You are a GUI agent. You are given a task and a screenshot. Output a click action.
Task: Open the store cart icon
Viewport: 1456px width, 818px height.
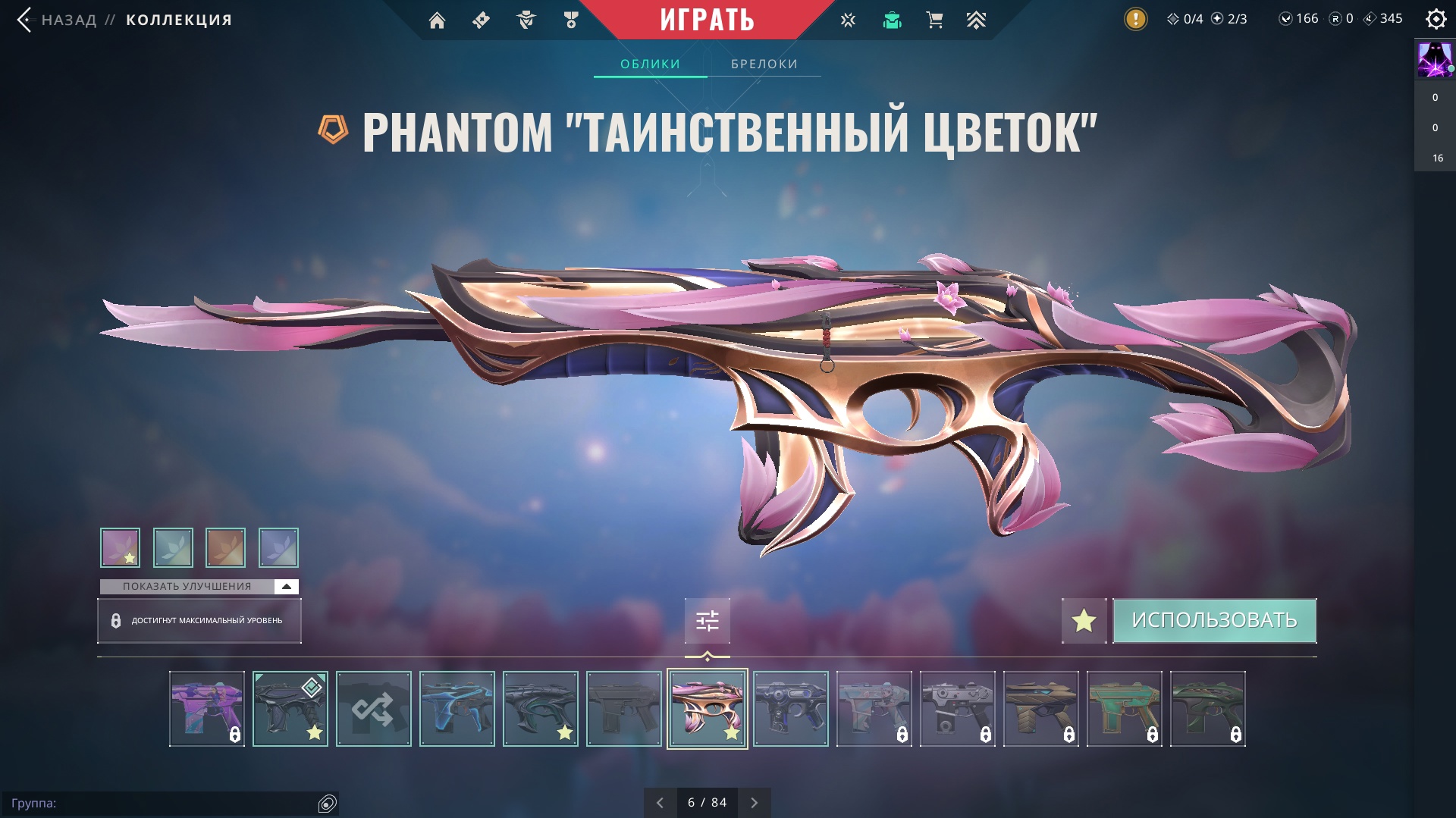(934, 20)
